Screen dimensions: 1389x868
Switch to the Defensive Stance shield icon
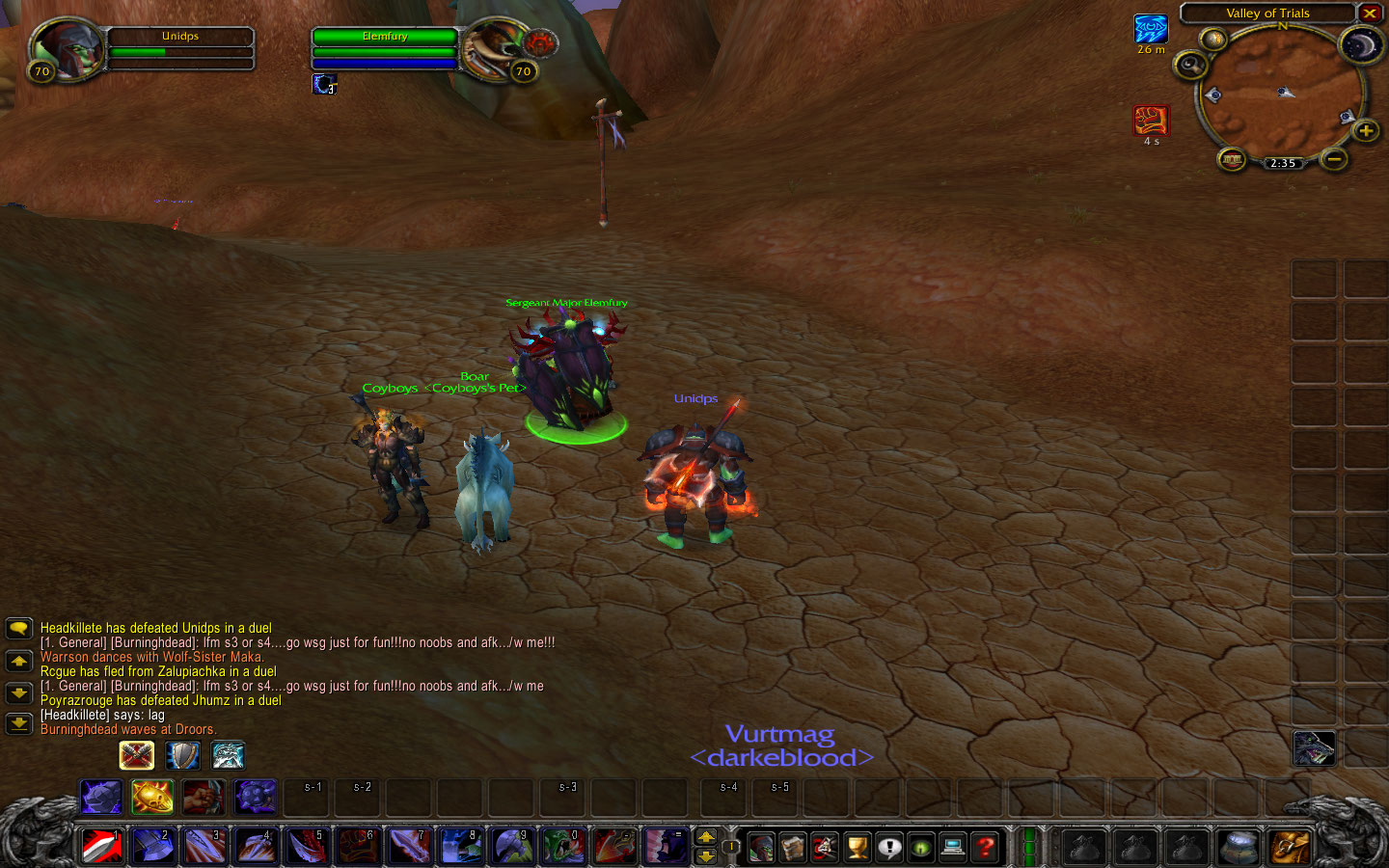[182, 755]
